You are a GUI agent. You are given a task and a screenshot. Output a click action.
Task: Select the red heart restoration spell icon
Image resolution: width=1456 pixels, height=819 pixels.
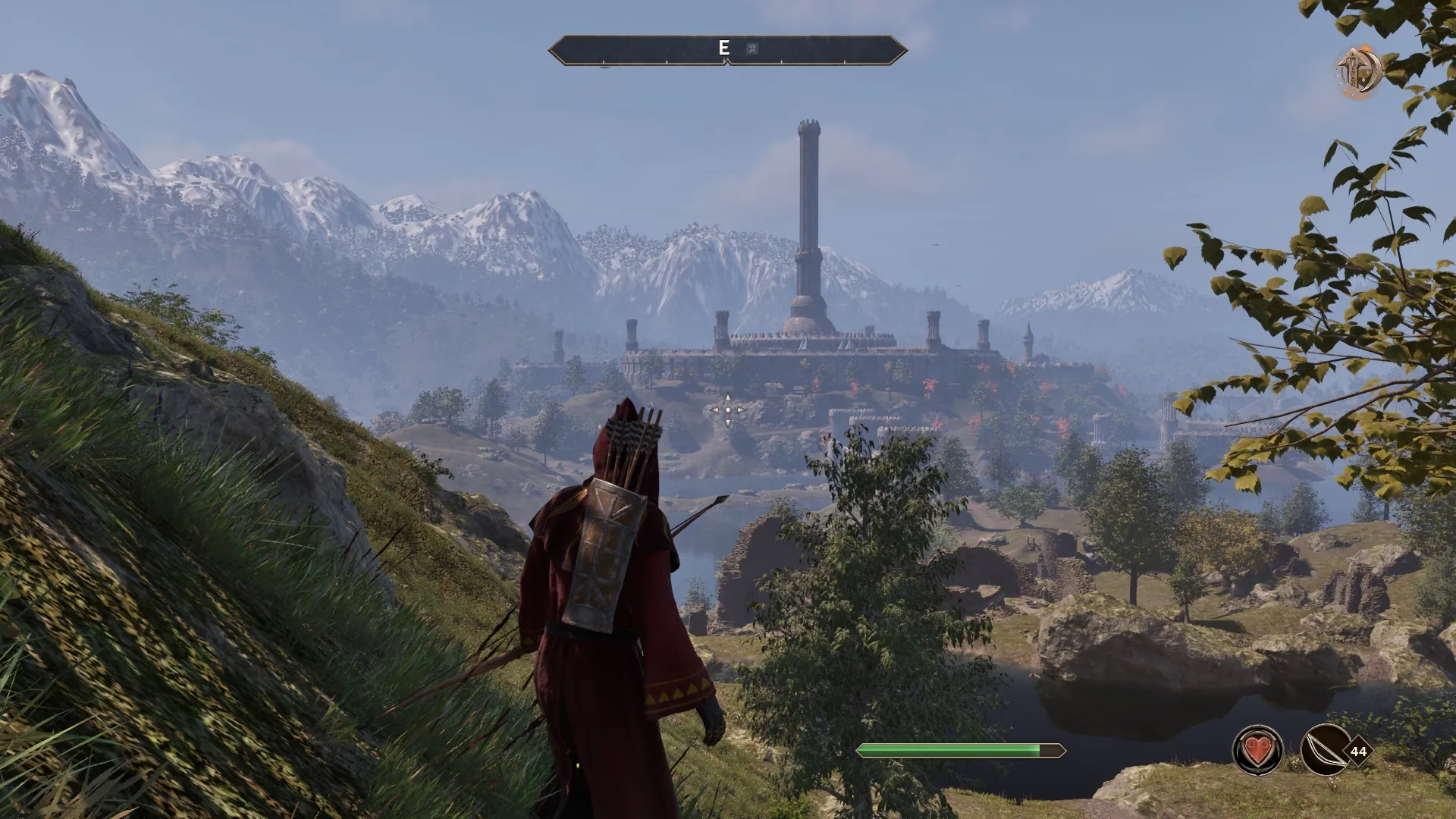1258,751
